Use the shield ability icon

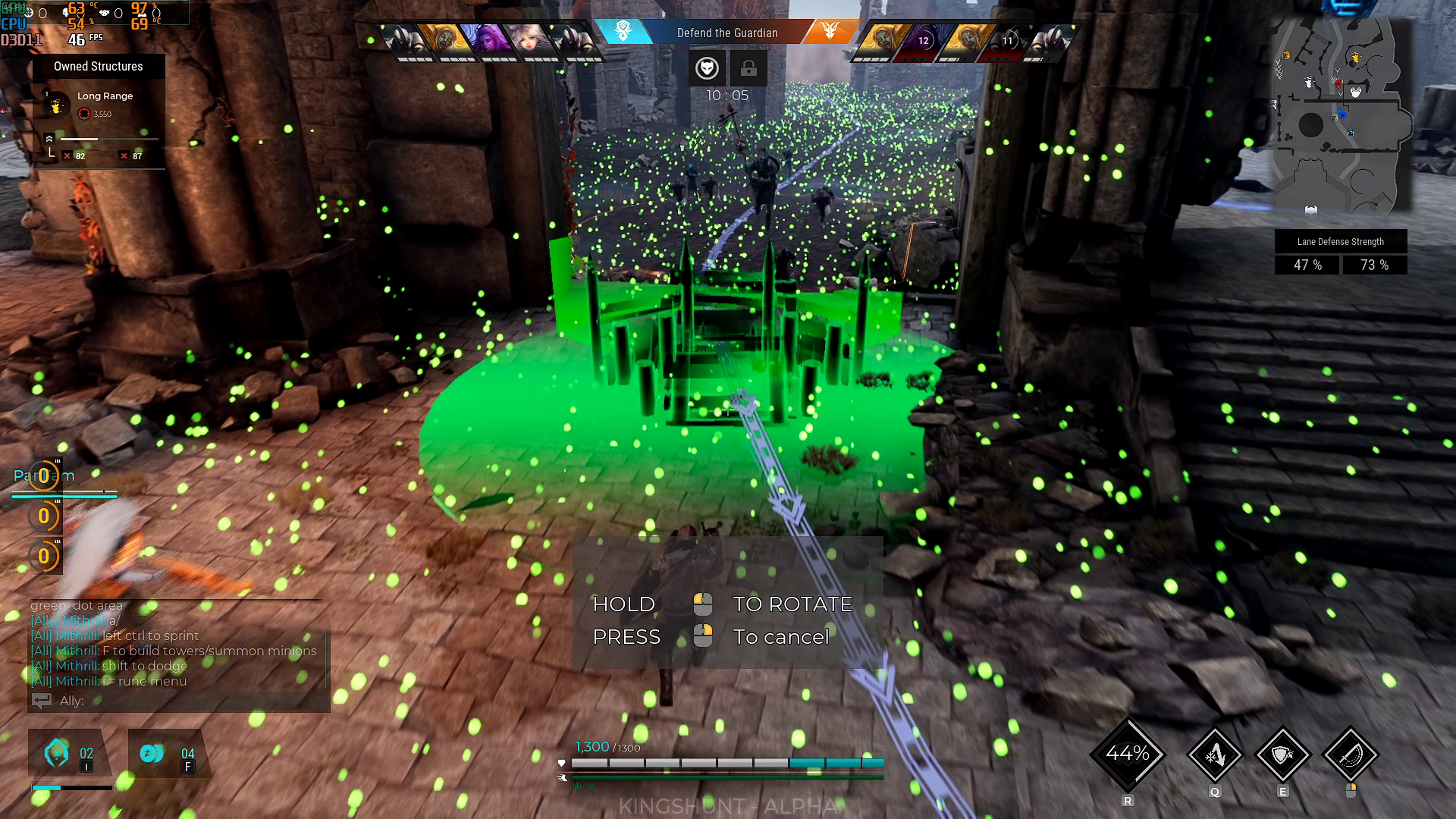click(1282, 755)
